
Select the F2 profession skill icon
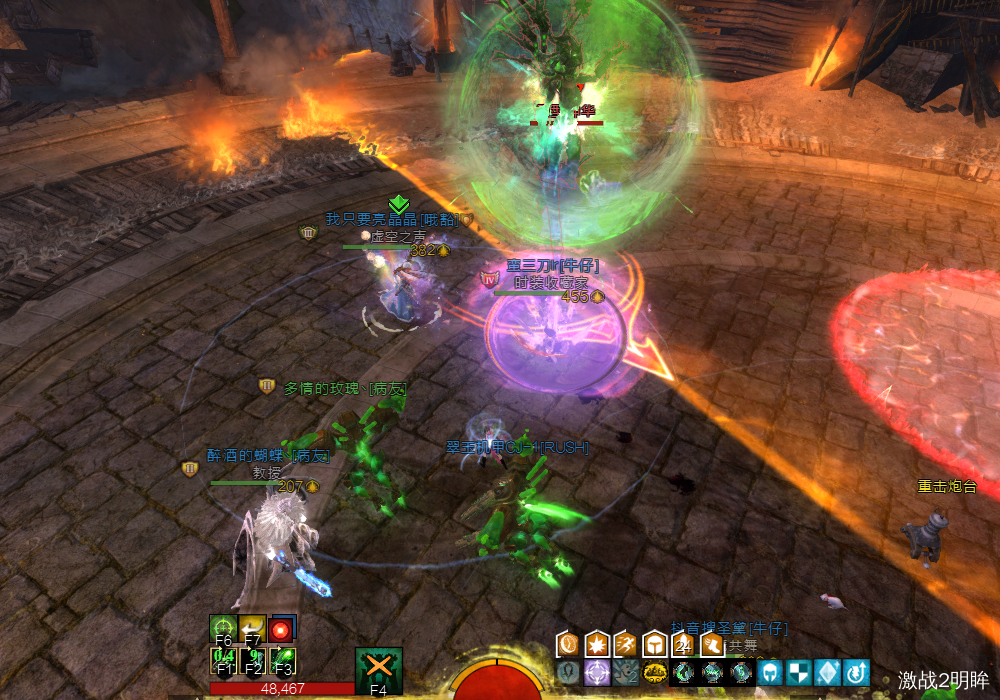tap(253, 660)
